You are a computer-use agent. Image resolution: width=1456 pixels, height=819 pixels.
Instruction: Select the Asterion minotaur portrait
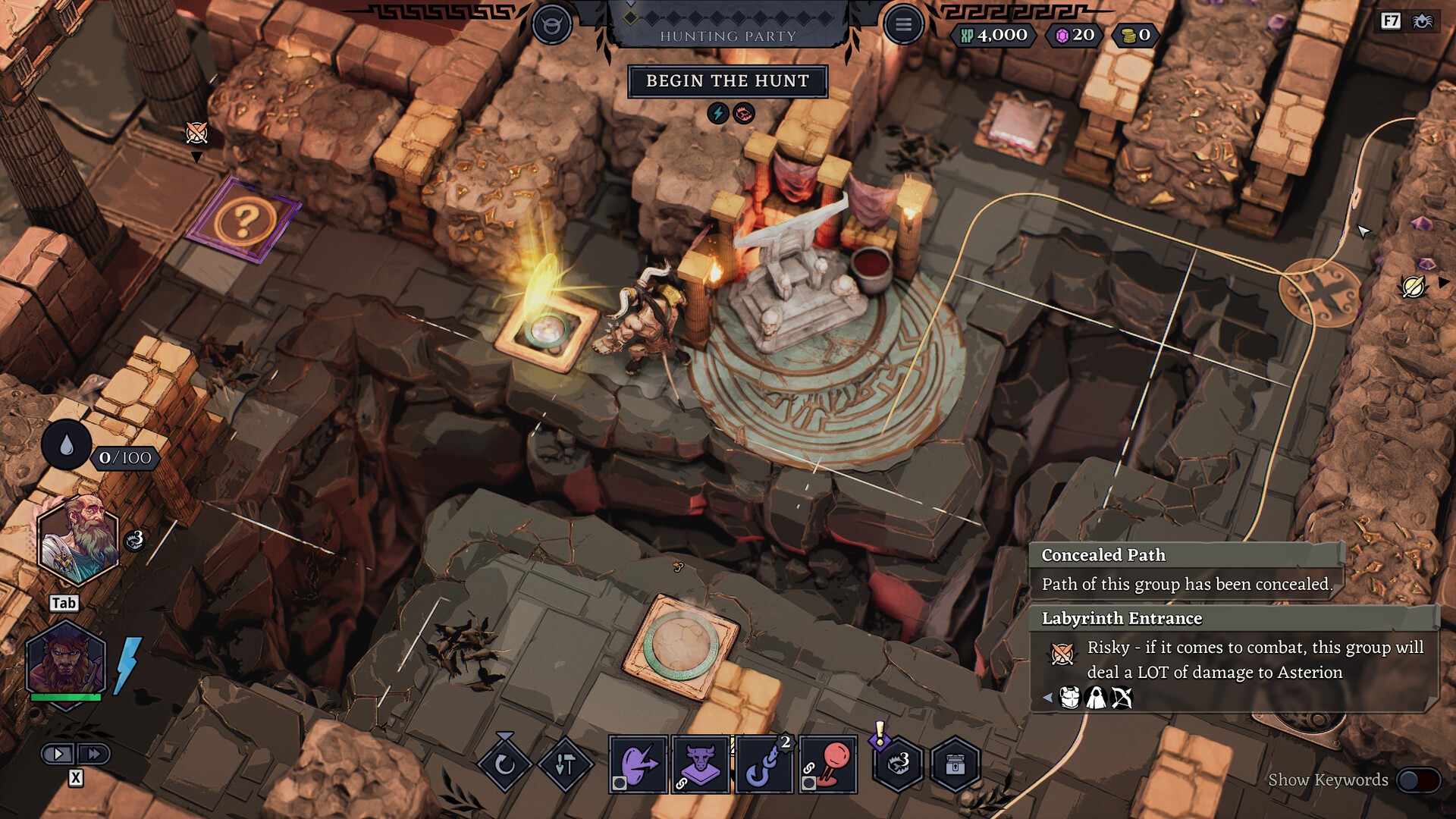pos(65,660)
